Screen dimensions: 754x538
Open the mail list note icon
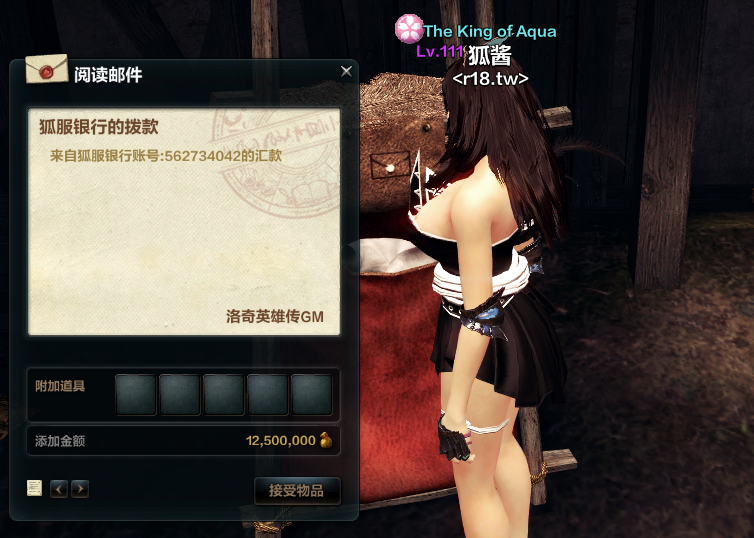click(x=35, y=488)
